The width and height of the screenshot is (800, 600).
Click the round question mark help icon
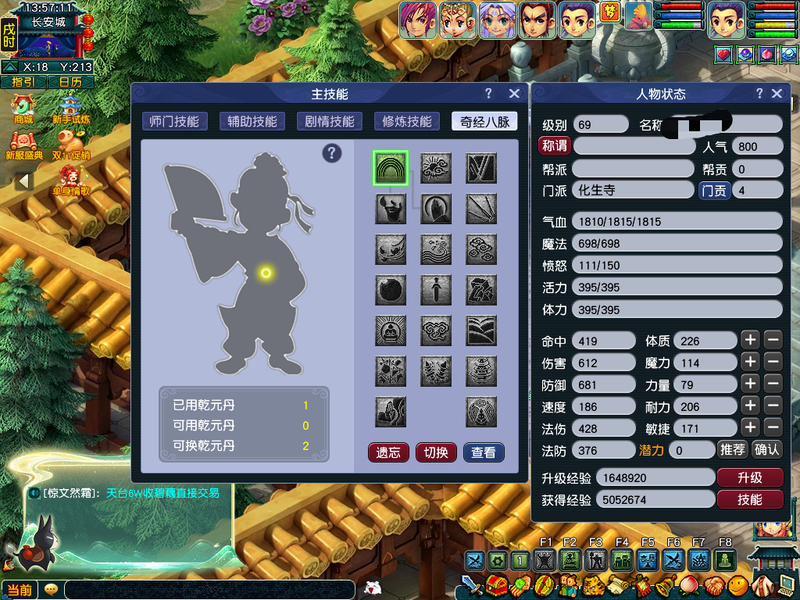pos(332,153)
